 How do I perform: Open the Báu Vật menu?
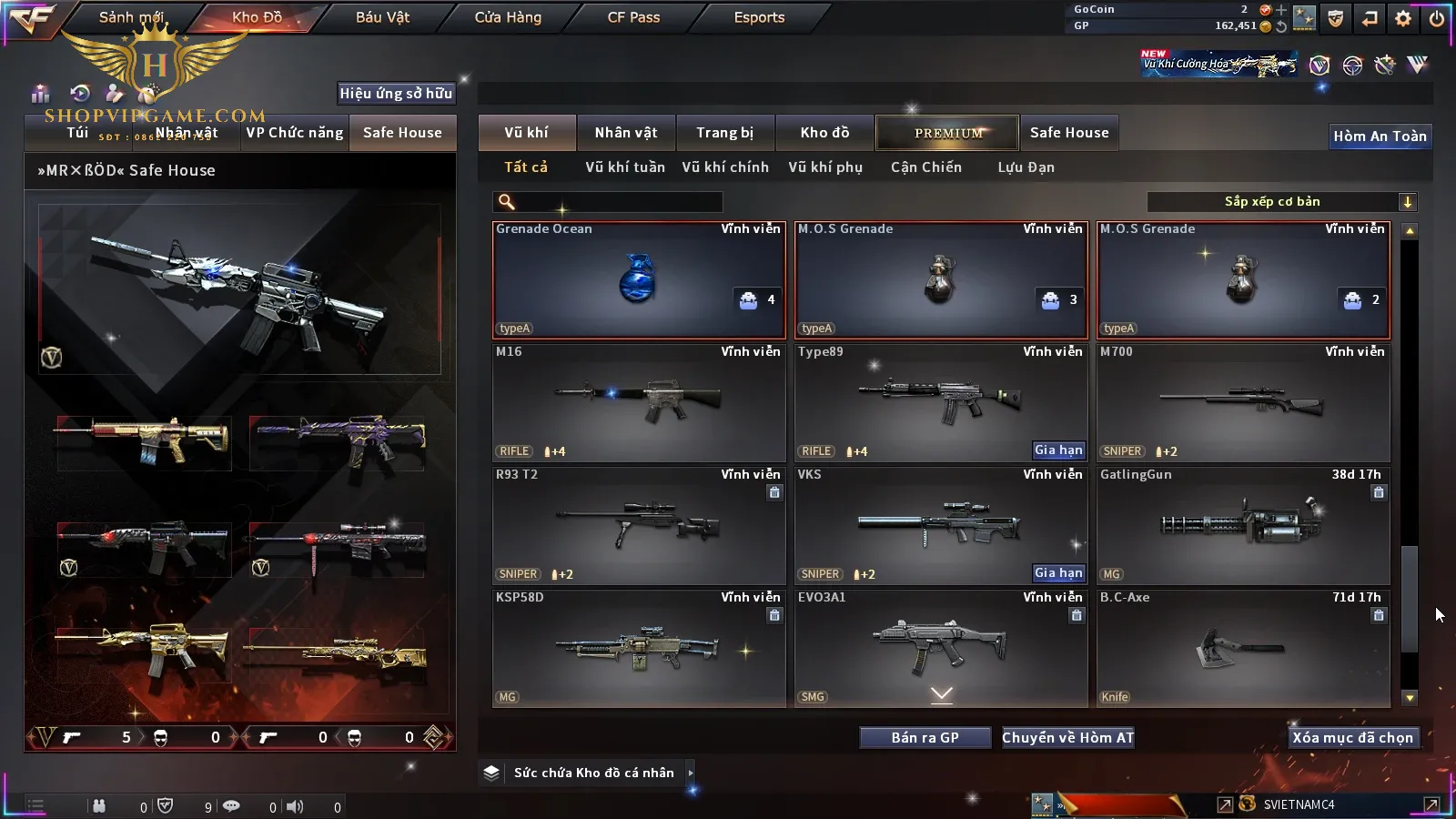point(382,17)
